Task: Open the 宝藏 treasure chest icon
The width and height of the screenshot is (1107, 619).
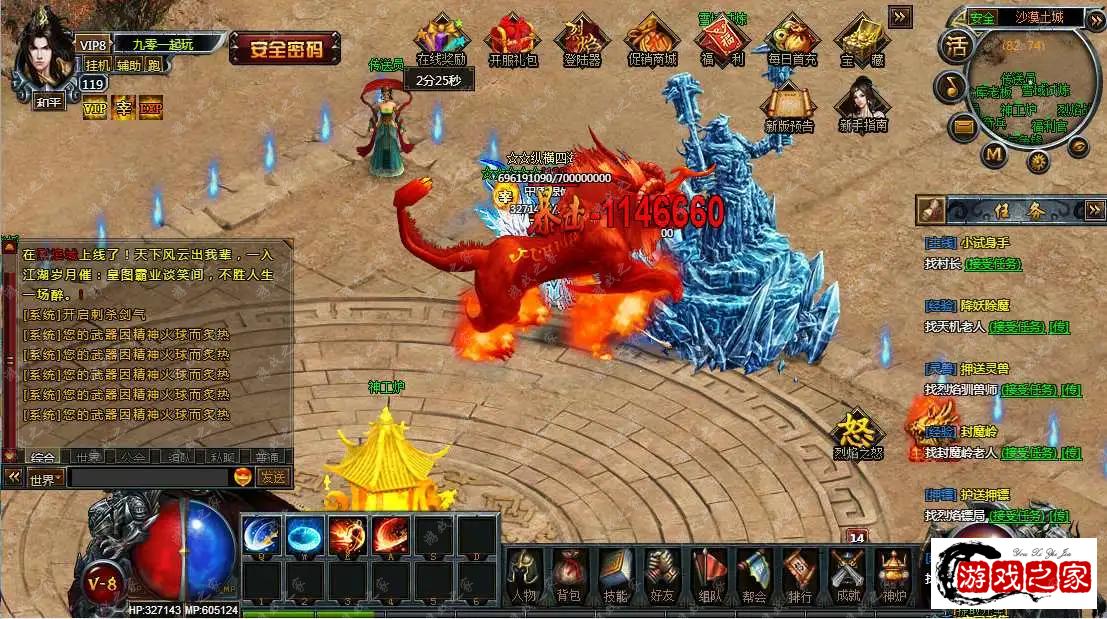Action: coord(859,38)
